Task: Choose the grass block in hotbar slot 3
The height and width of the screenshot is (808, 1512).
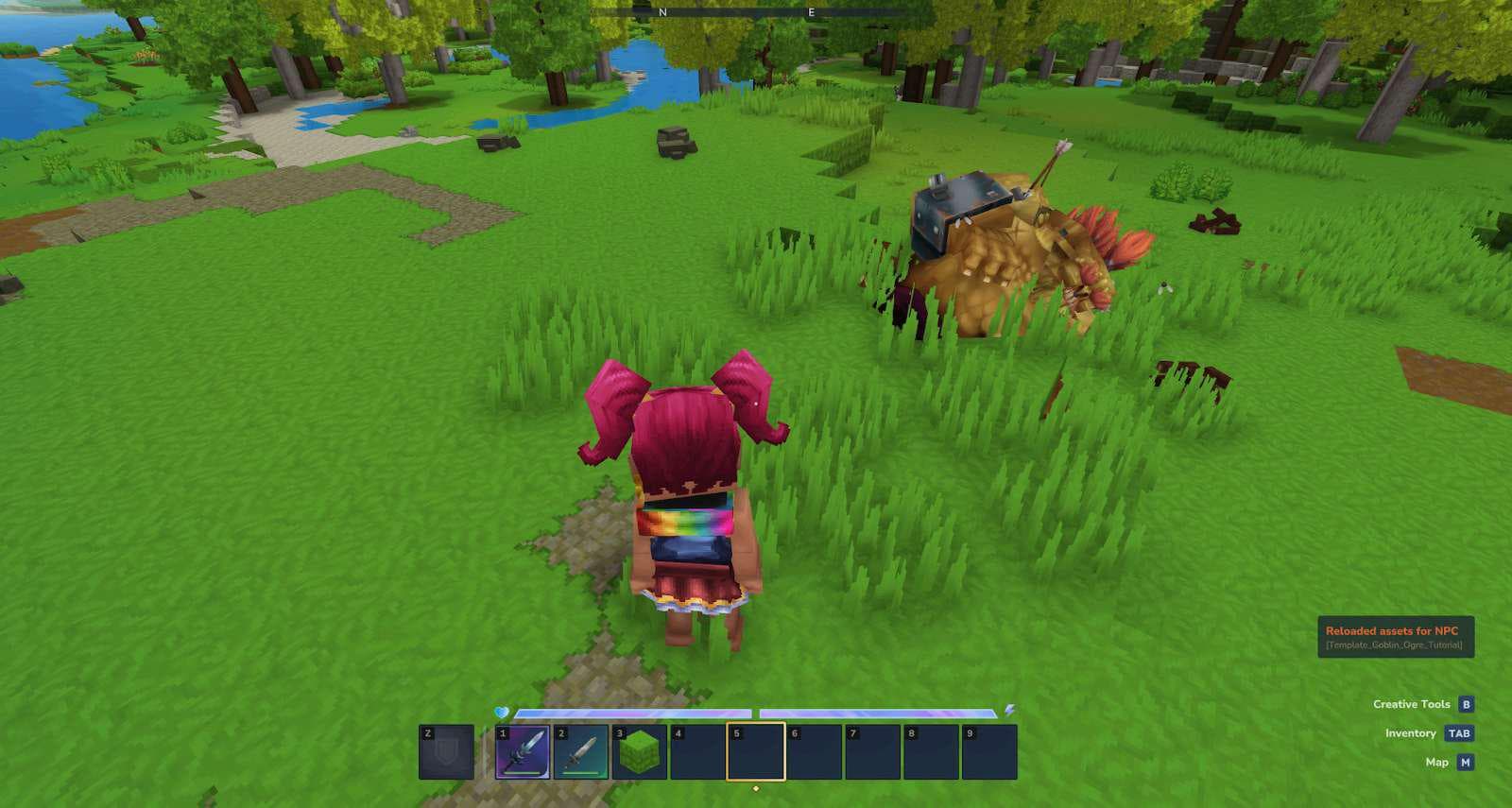Action: tap(639, 752)
